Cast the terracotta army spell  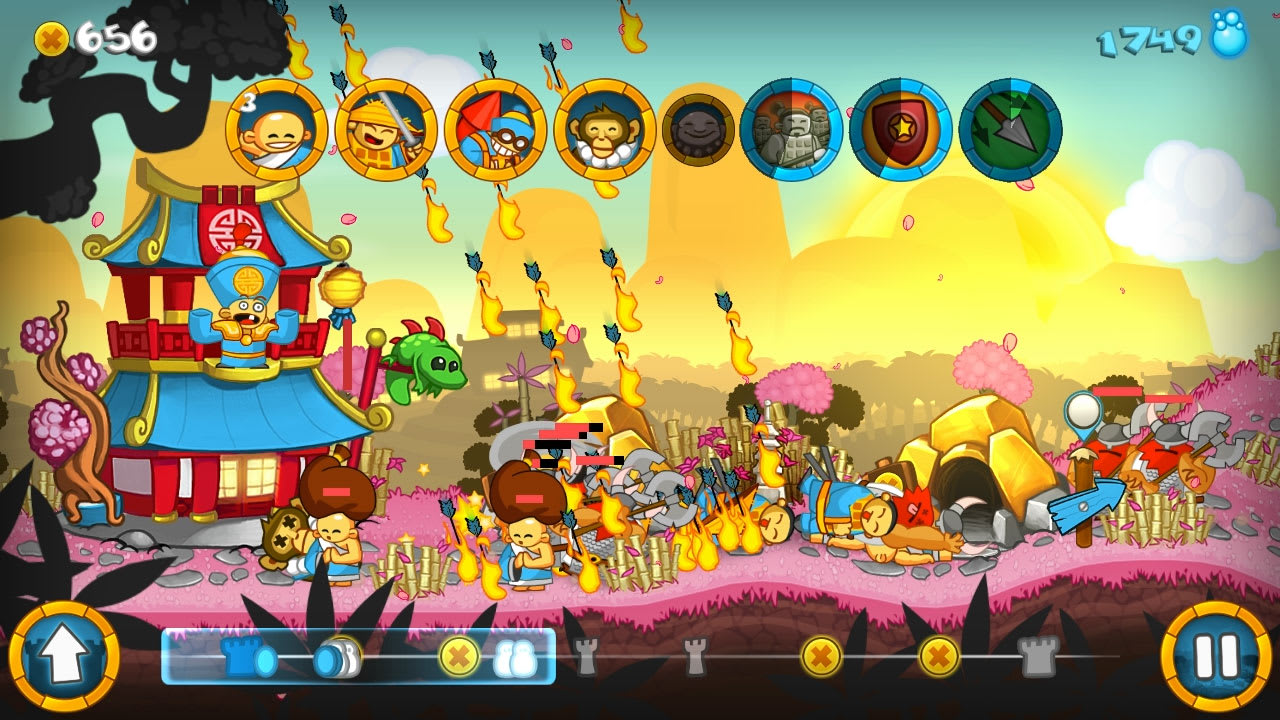coord(792,130)
